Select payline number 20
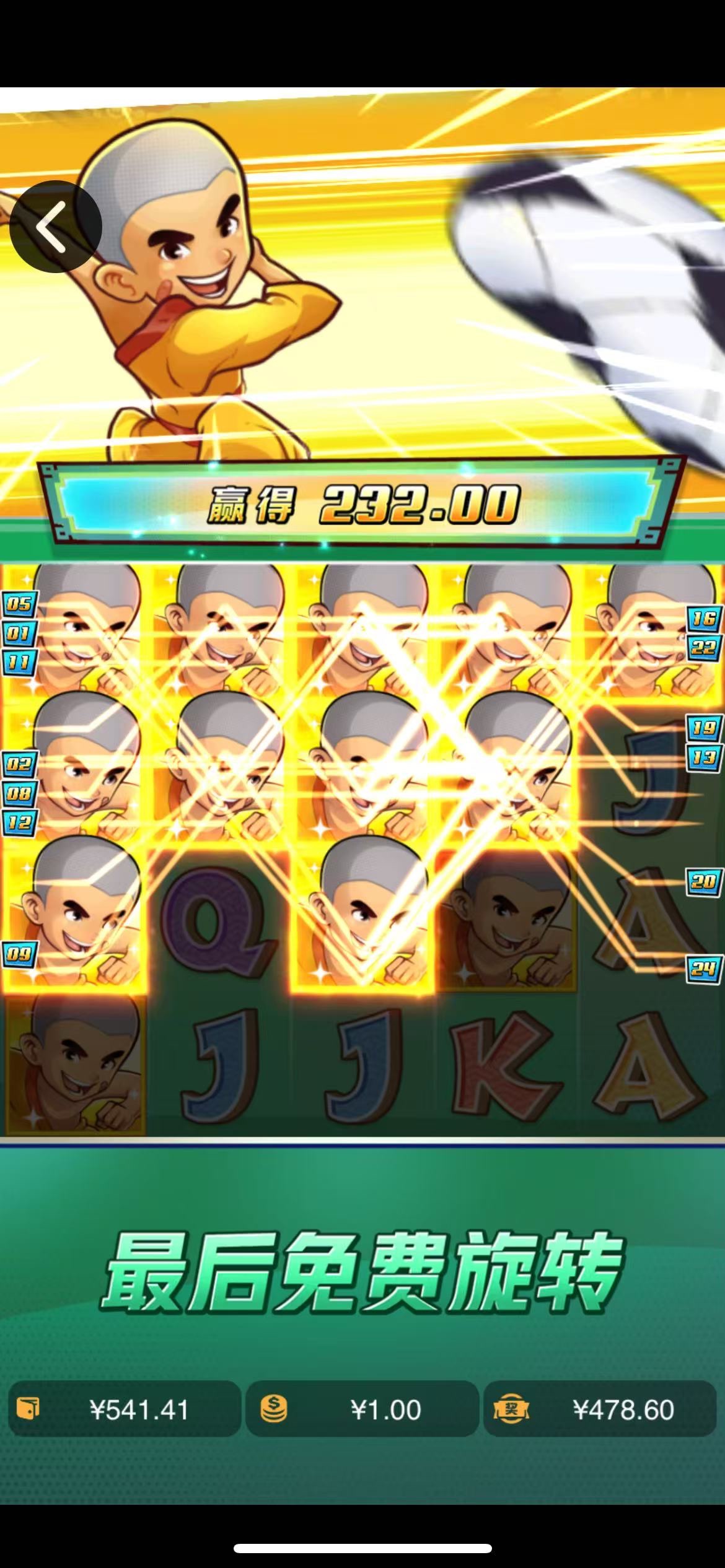Screen dimensions: 725x1568 [x=705, y=882]
